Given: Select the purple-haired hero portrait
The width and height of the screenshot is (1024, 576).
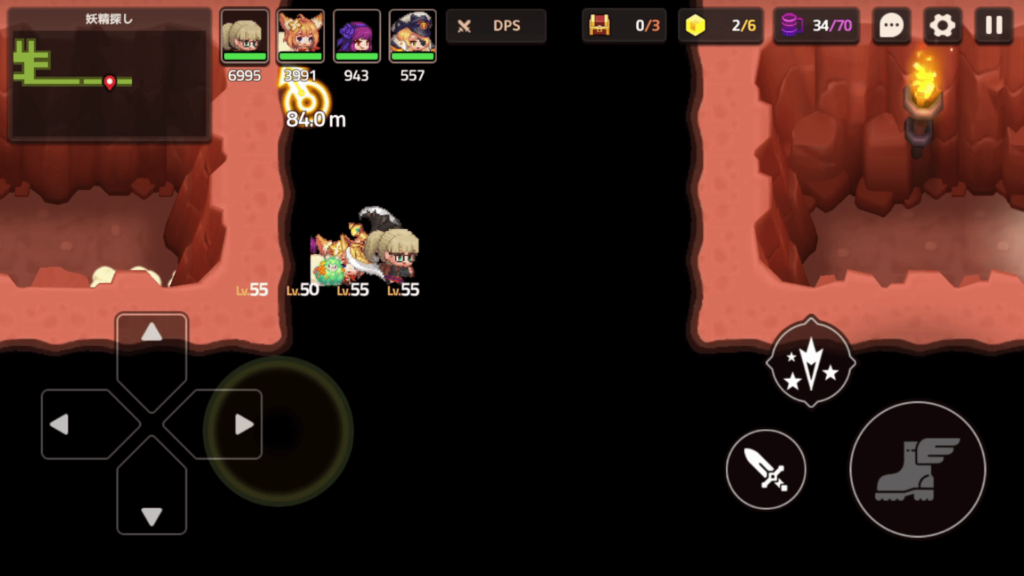Looking at the screenshot, I should 357,36.
